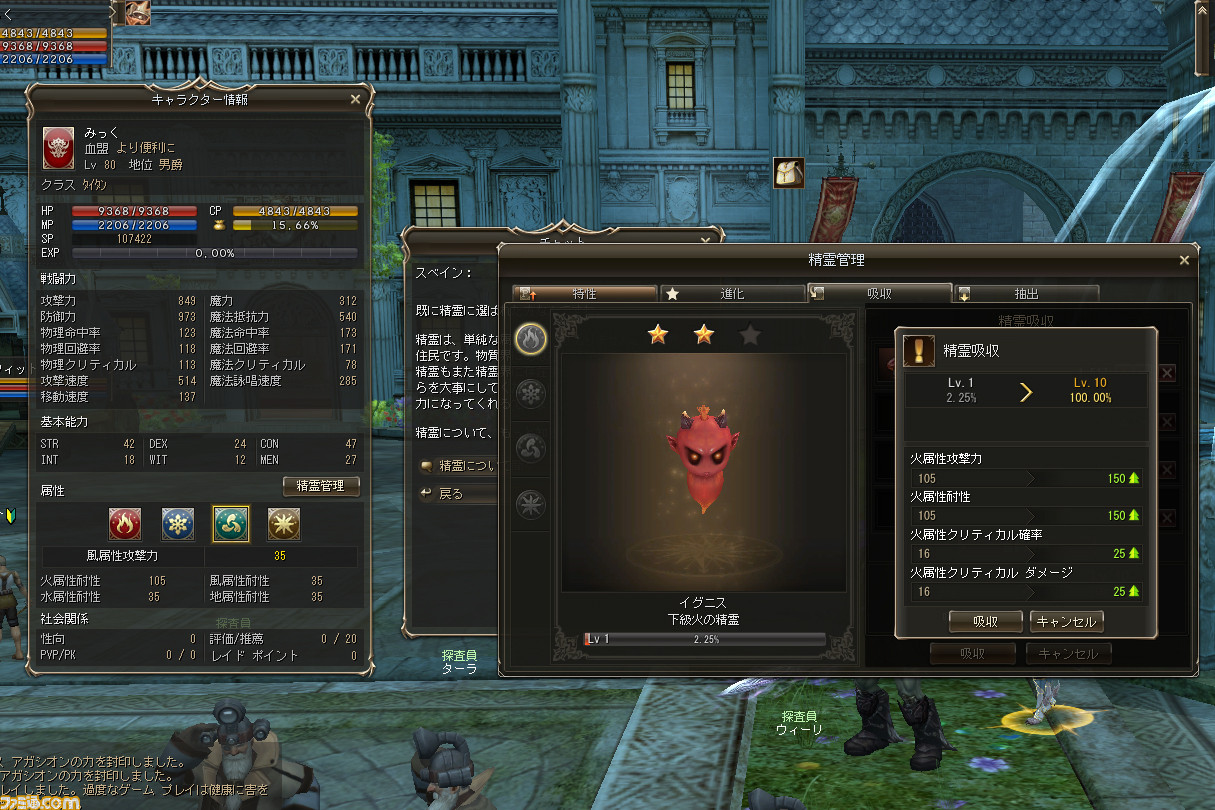Screen dimensions: 1215x810
Task: Switch to the 進化 evolution tab
Action: click(732, 294)
